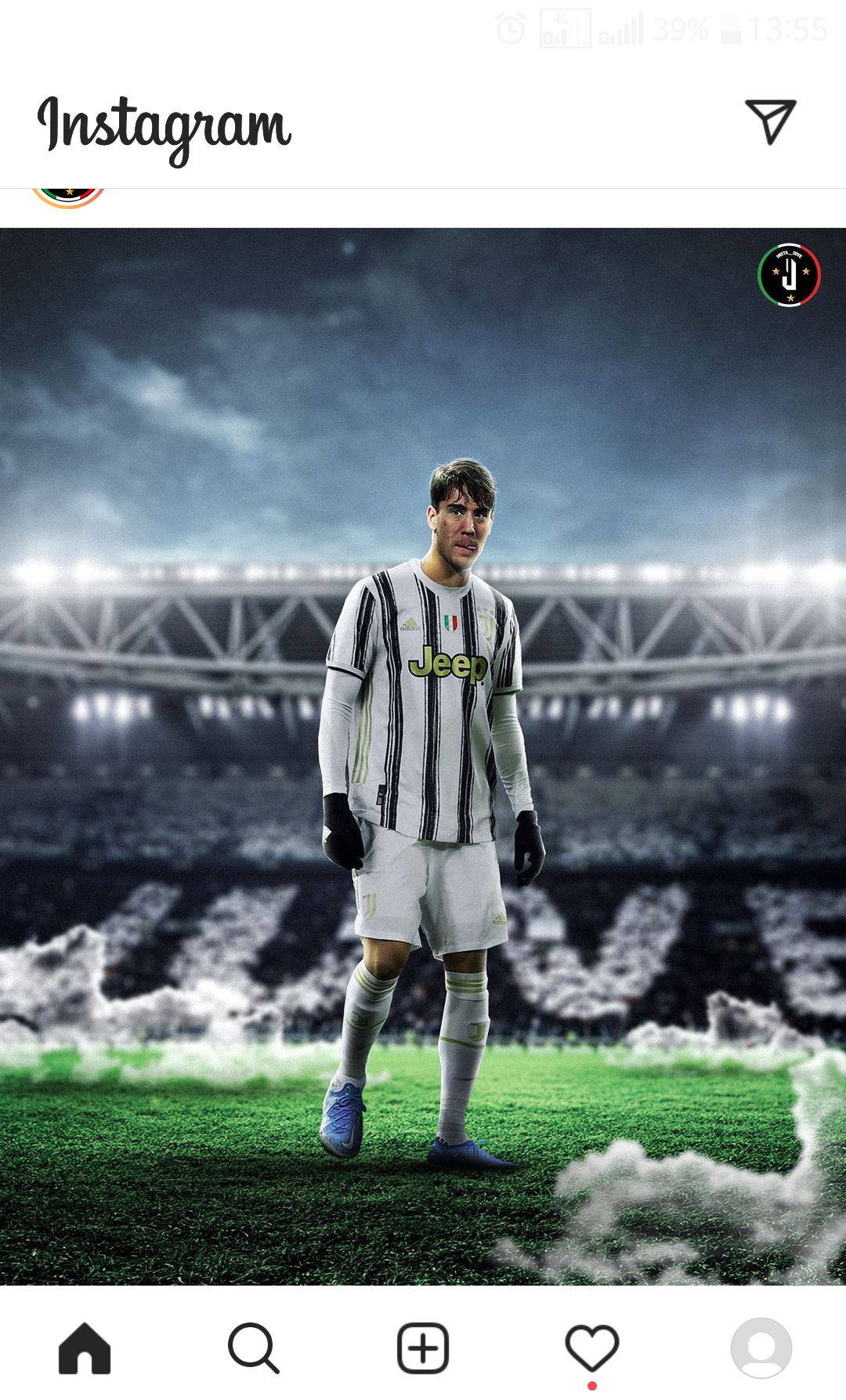This screenshot has height=1400, width=846.
Task: Open the Search tab magnifier
Action: 253,1348
